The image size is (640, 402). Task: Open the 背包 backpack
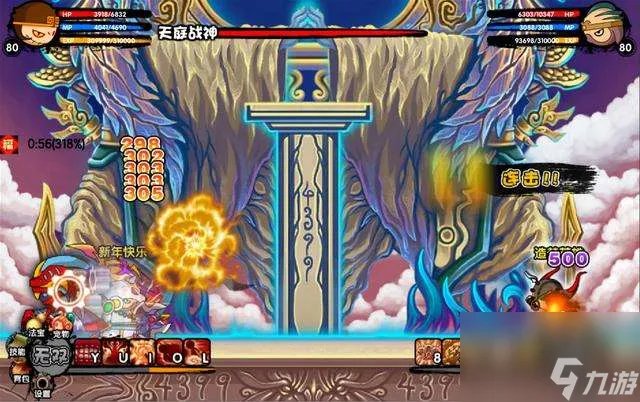point(19,379)
